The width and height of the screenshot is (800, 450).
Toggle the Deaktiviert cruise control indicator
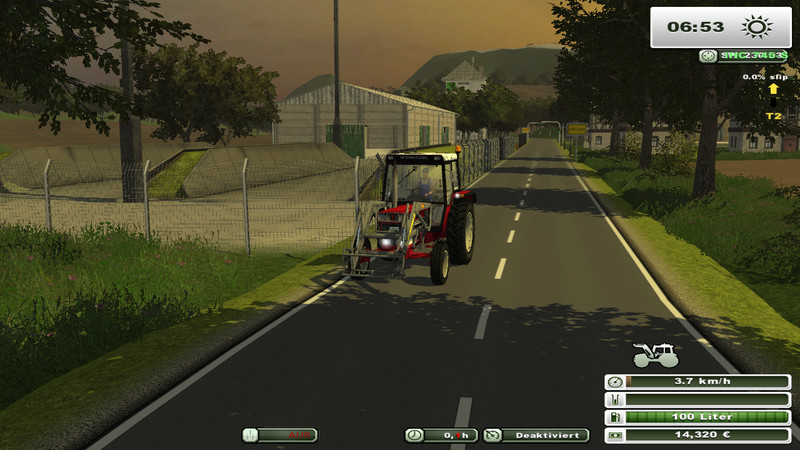(x=536, y=435)
